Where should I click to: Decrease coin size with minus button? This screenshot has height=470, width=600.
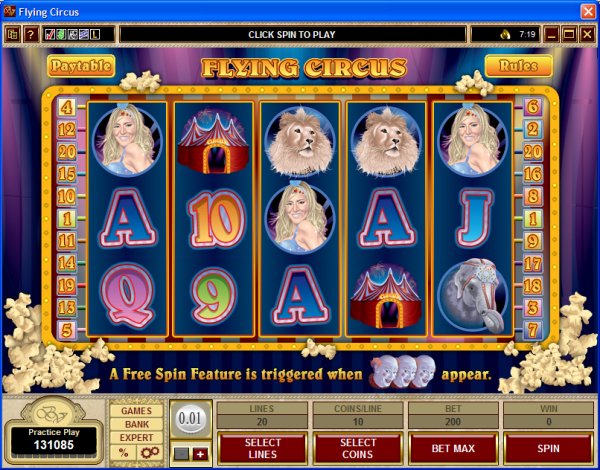tap(180, 455)
